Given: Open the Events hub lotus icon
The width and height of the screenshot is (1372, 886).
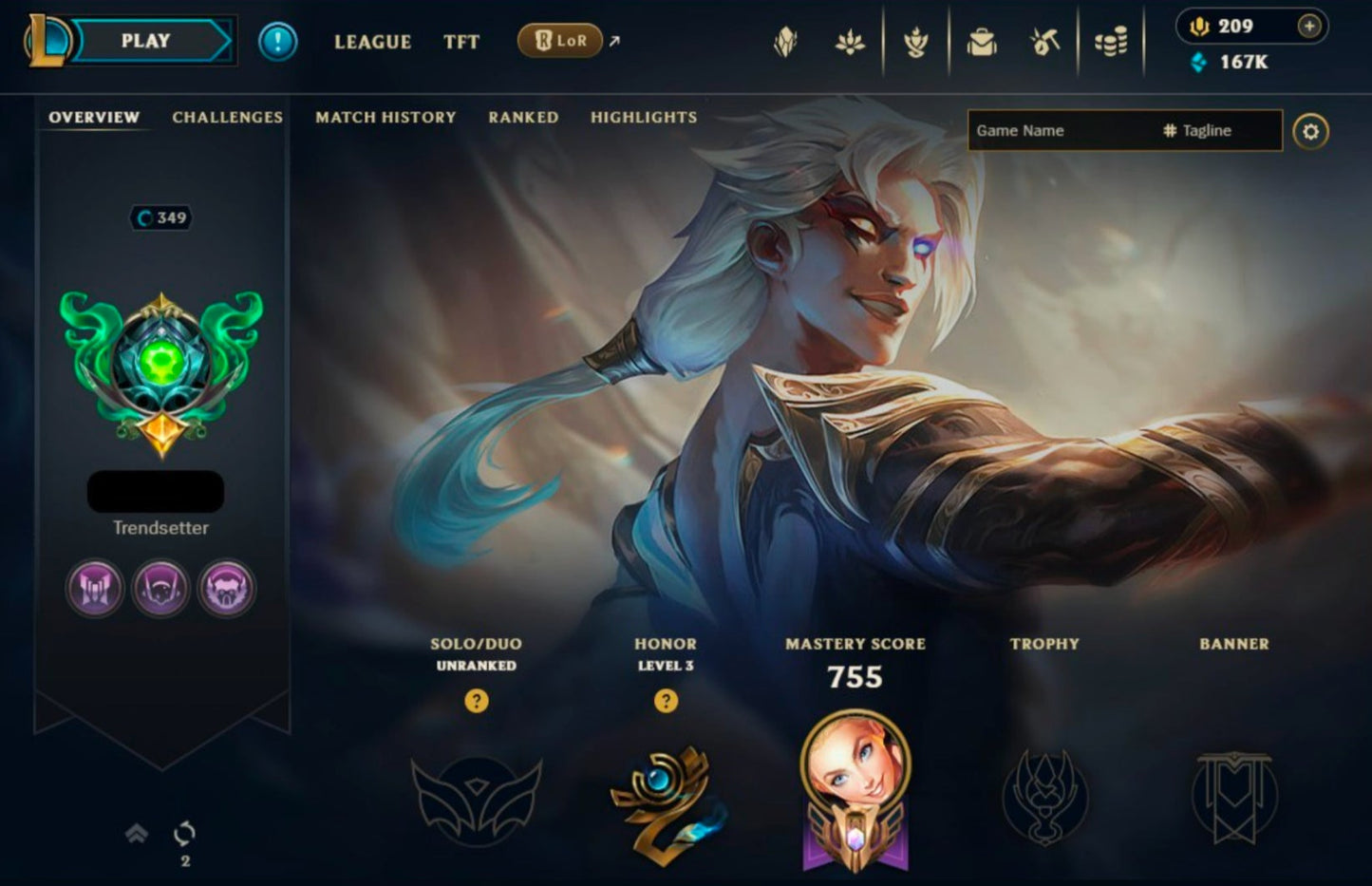Looking at the screenshot, I should [x=852, y=42].
